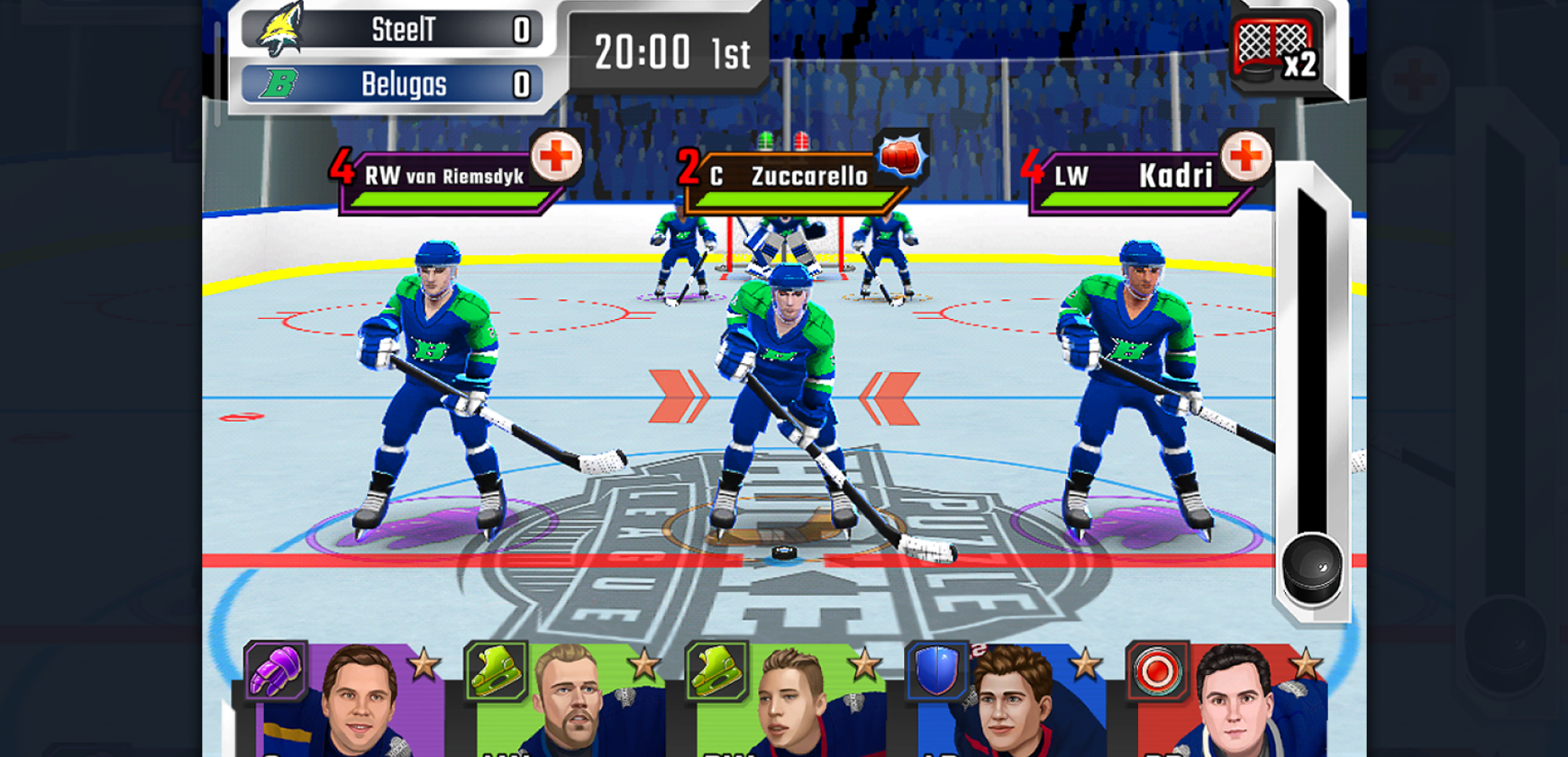Tap the fist icon beside Zuccarello
Screen dimensions: 1568x757
pos(899,157)
